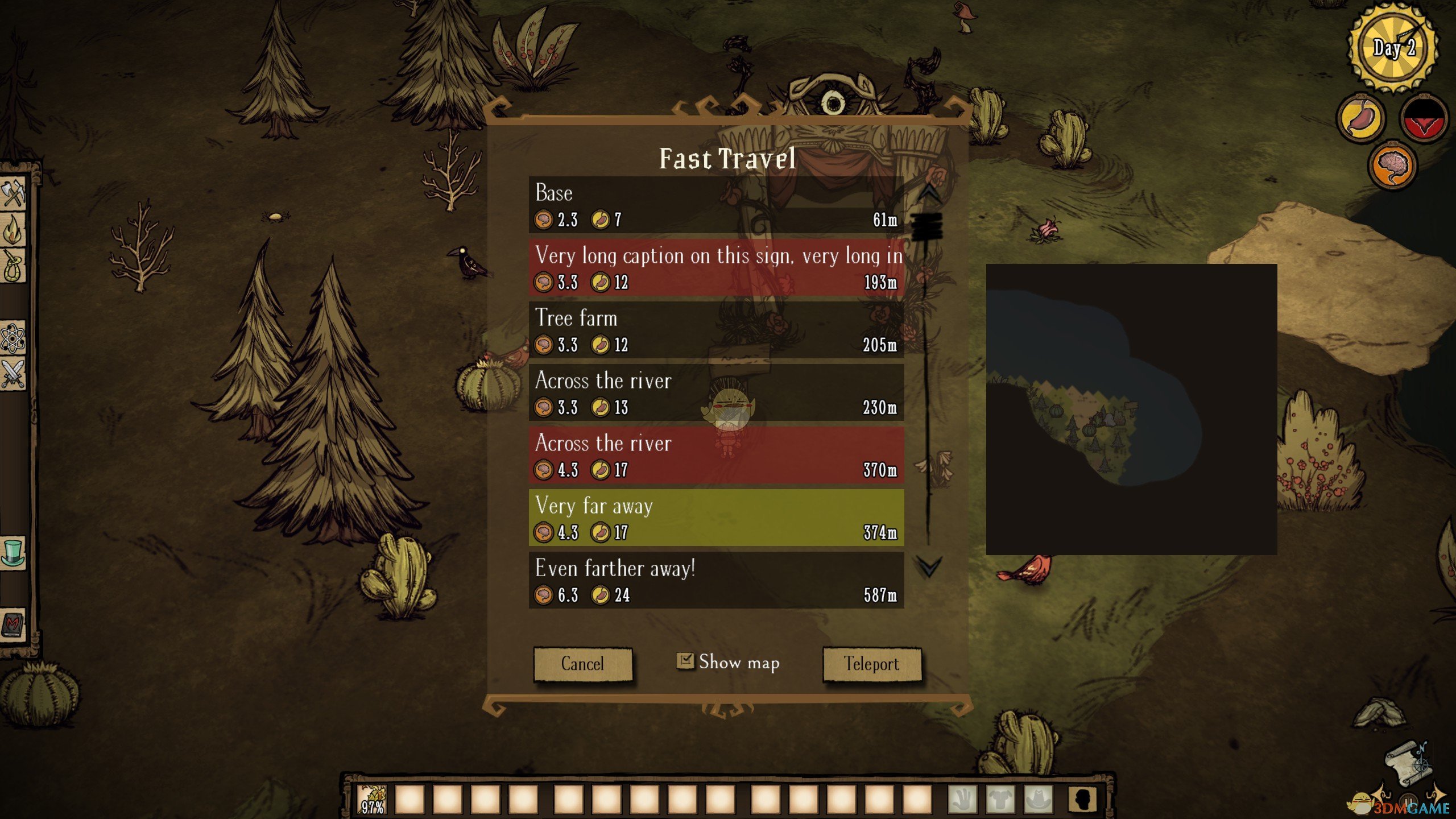
Task: Select the Base destination row
Action: click(716, 205)
